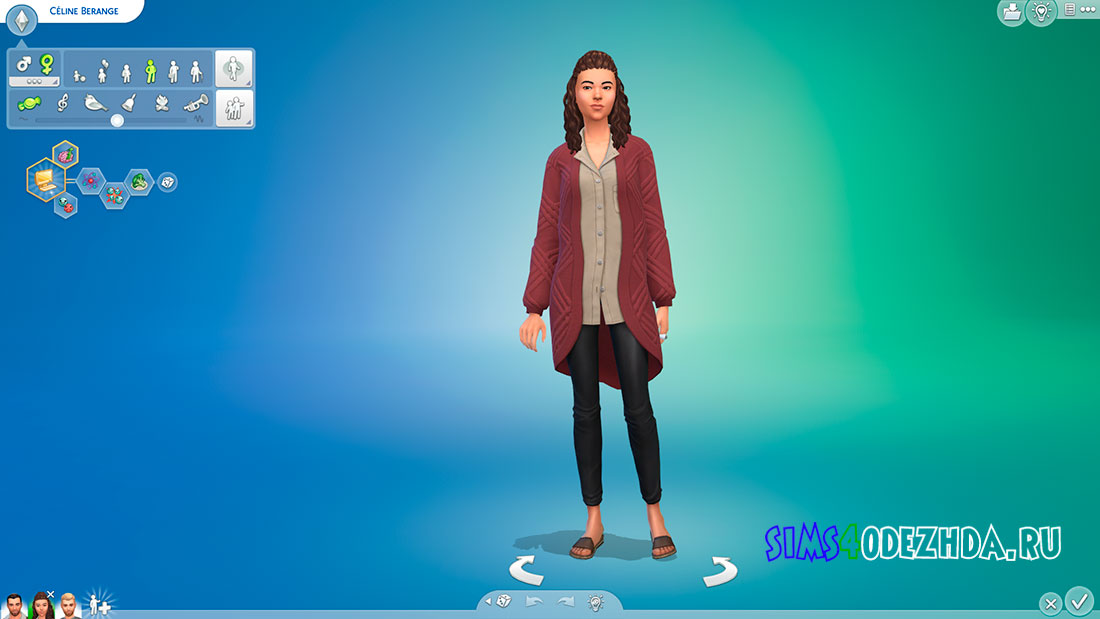Open the computer aspiration hexagon
This screenshot has width=1100, height=619.
click(45, 181)
